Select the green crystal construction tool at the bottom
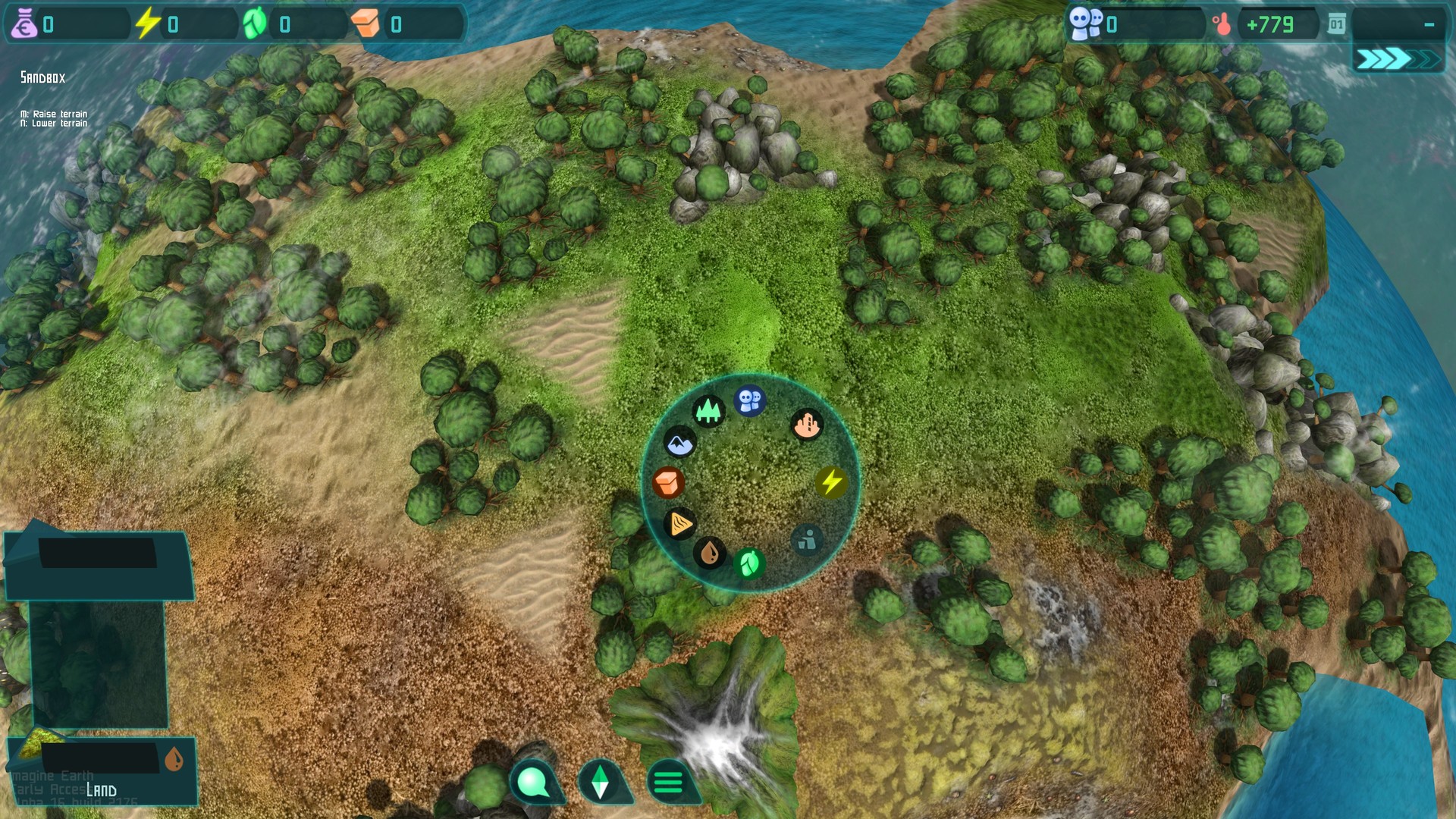Image resolution: width=1456 pixels, height=819 pixels. coord(601,780)
